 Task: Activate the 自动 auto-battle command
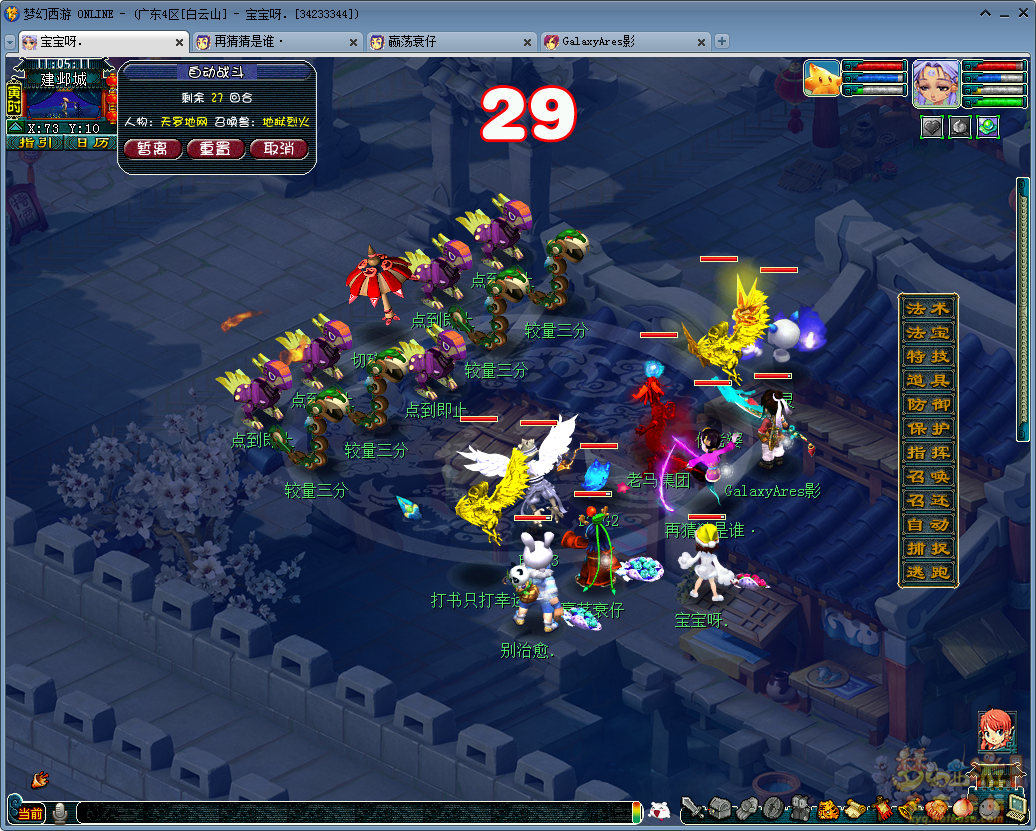928,524
